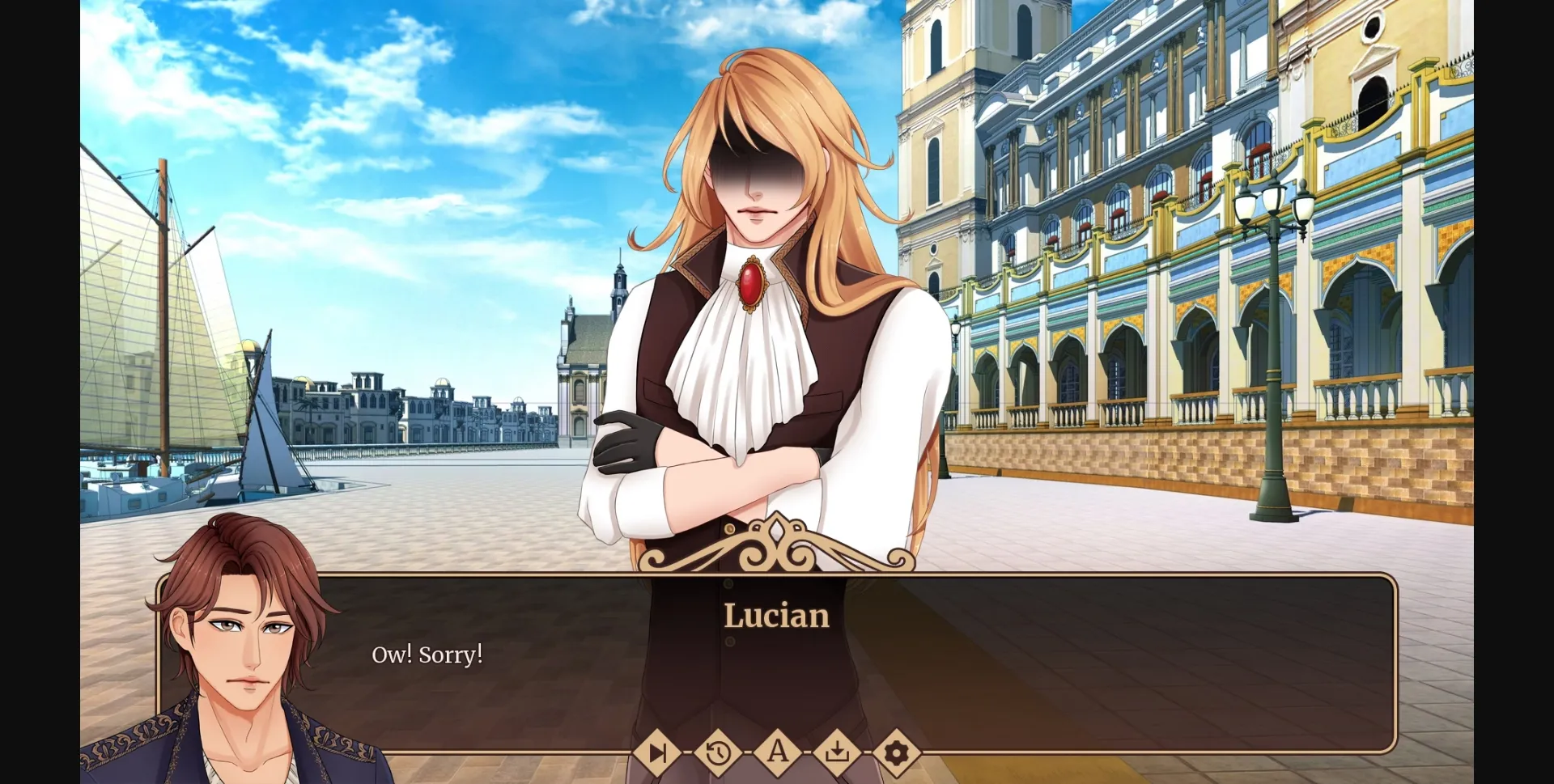Select the 'A' auto-read icon
The width and height of the screenshot is (1554, 784).
click(778, 754)
